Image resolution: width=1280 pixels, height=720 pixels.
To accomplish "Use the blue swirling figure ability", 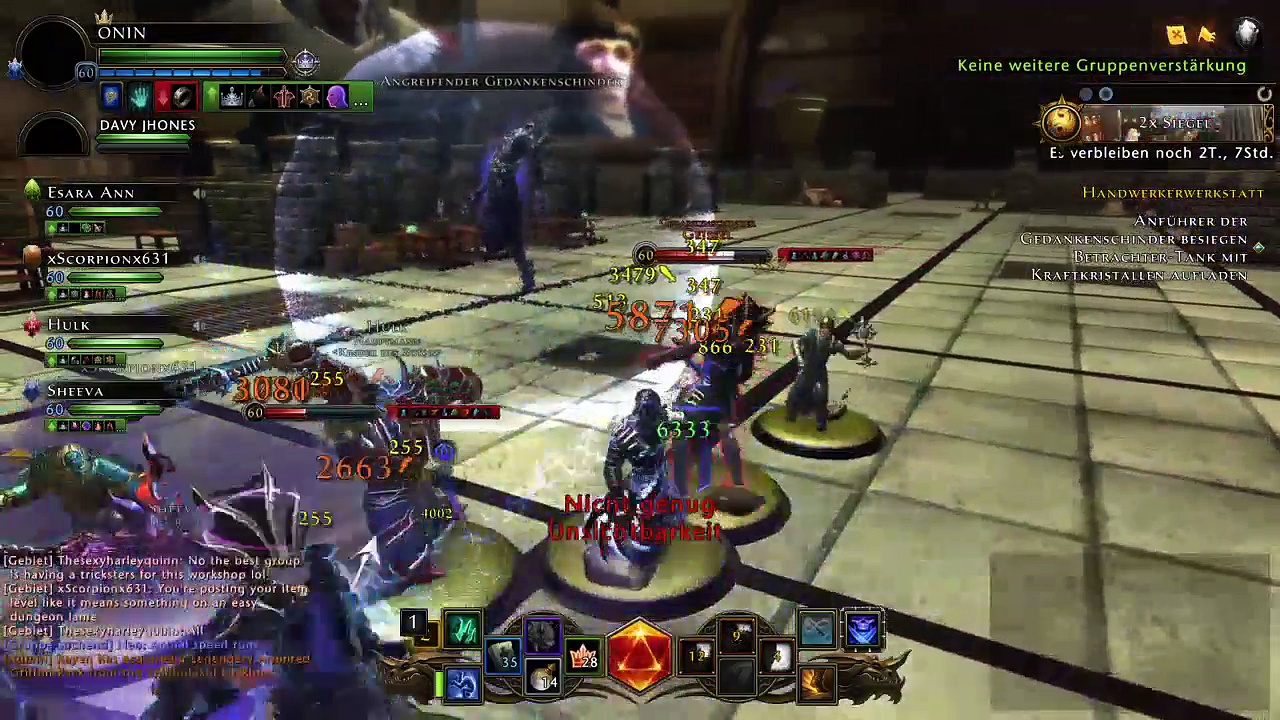I will 463,684.
